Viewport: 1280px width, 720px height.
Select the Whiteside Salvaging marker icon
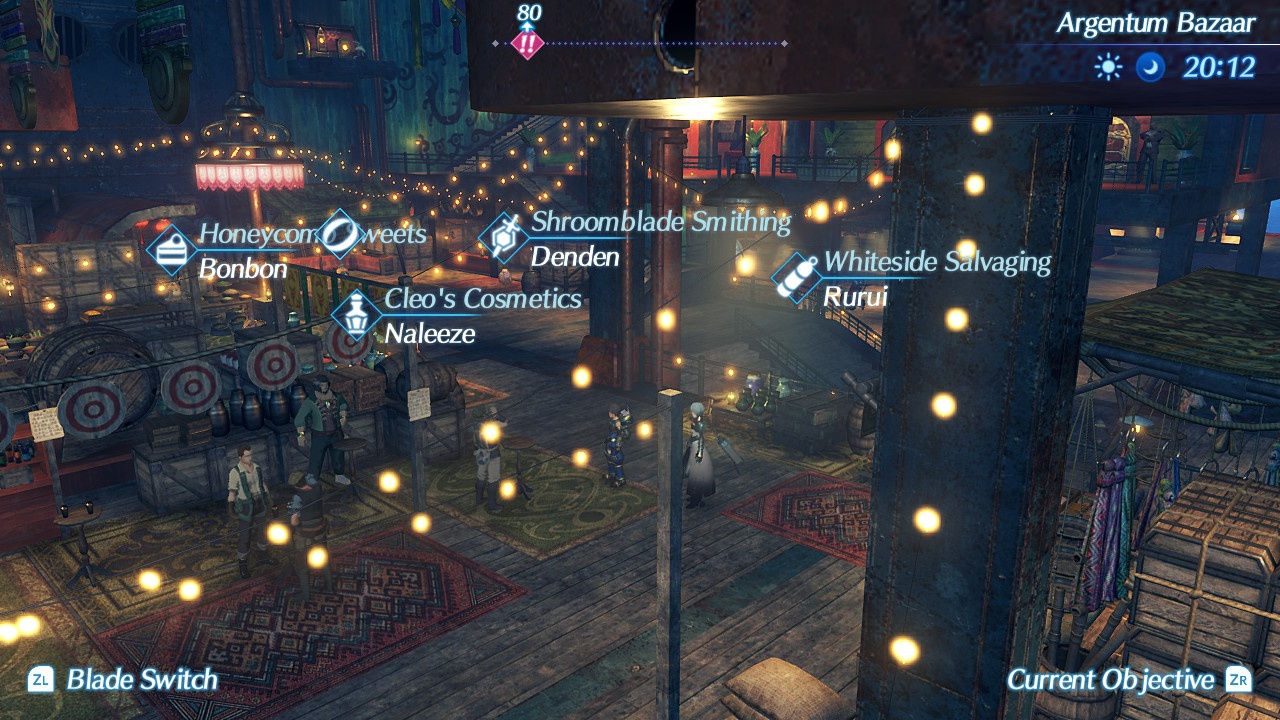click(797, 277)
